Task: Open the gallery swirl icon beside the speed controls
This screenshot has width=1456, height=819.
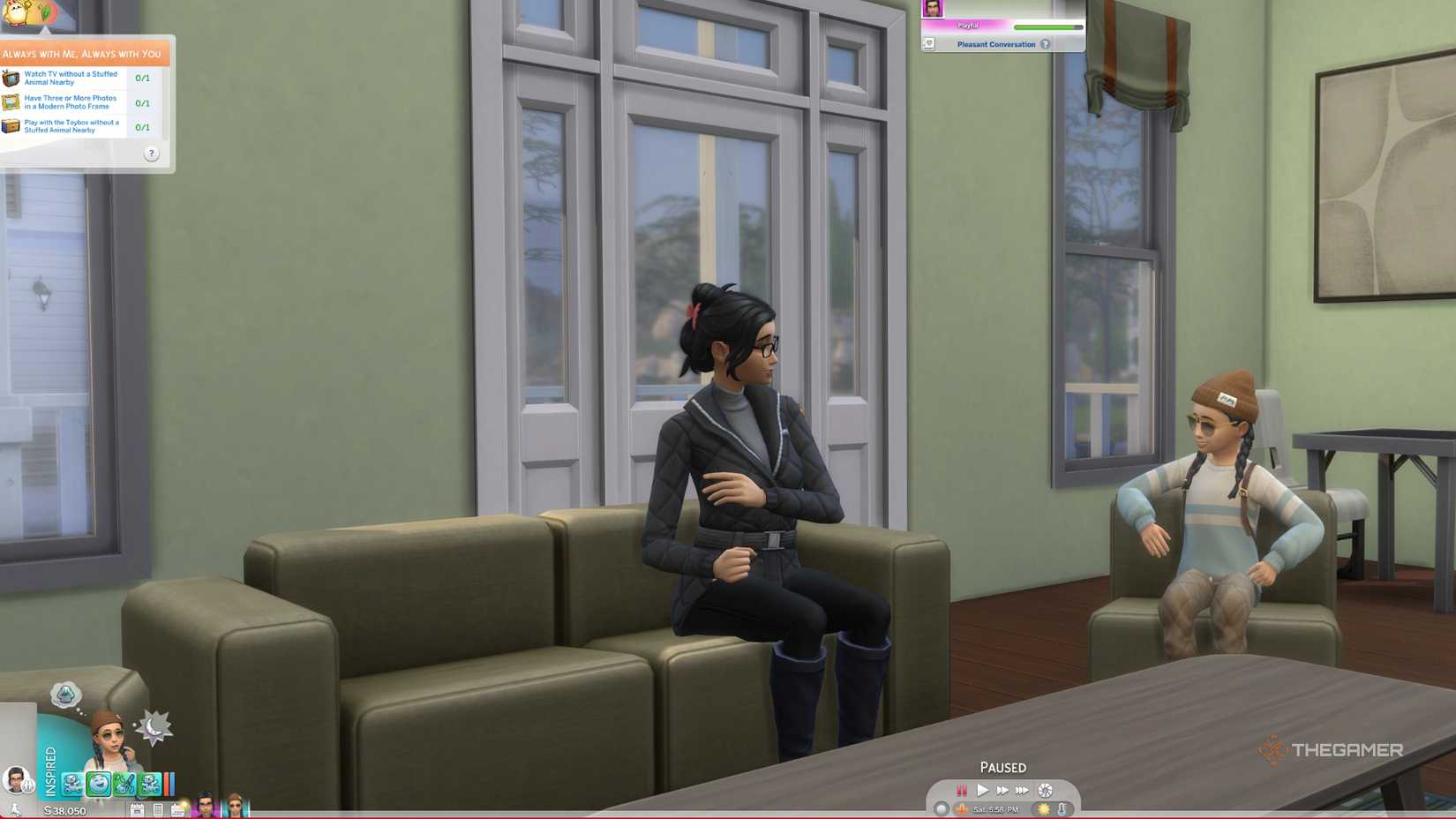Action: (x=1045, y=791)
